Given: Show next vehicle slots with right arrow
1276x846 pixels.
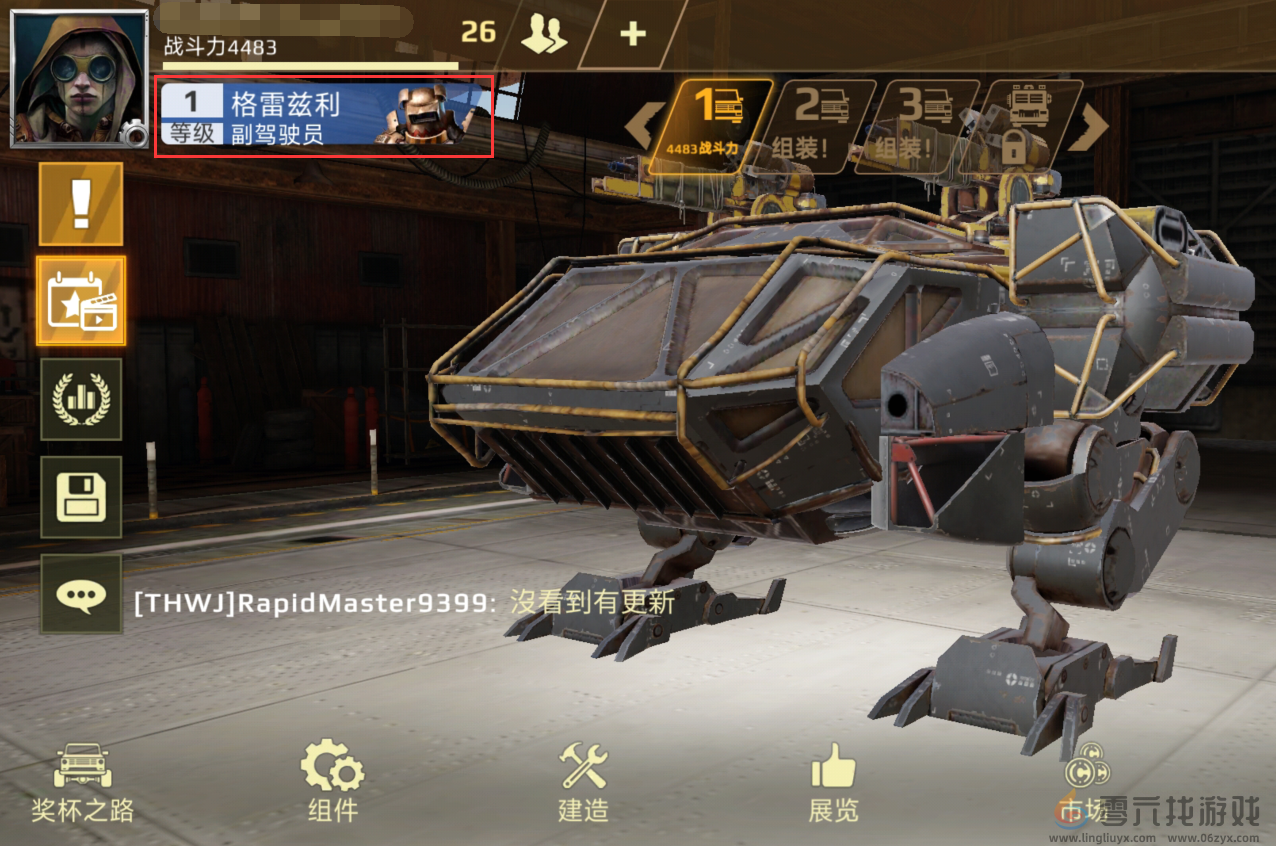Looking at the screenshot, I should tap(1092, 126).
